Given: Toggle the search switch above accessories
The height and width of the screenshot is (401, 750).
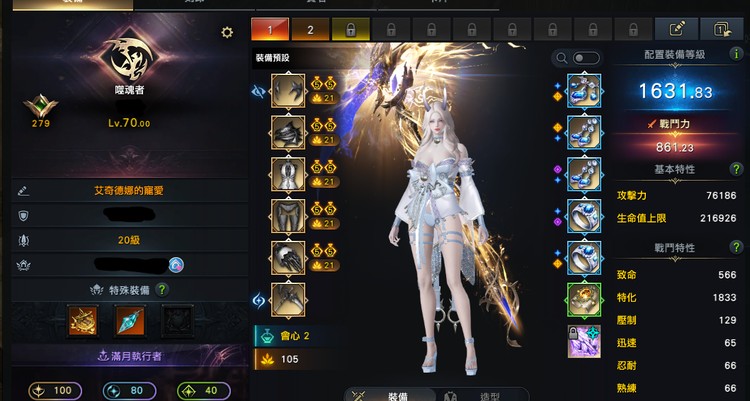Looking at the screenshot, I should [x=586, y=58].
